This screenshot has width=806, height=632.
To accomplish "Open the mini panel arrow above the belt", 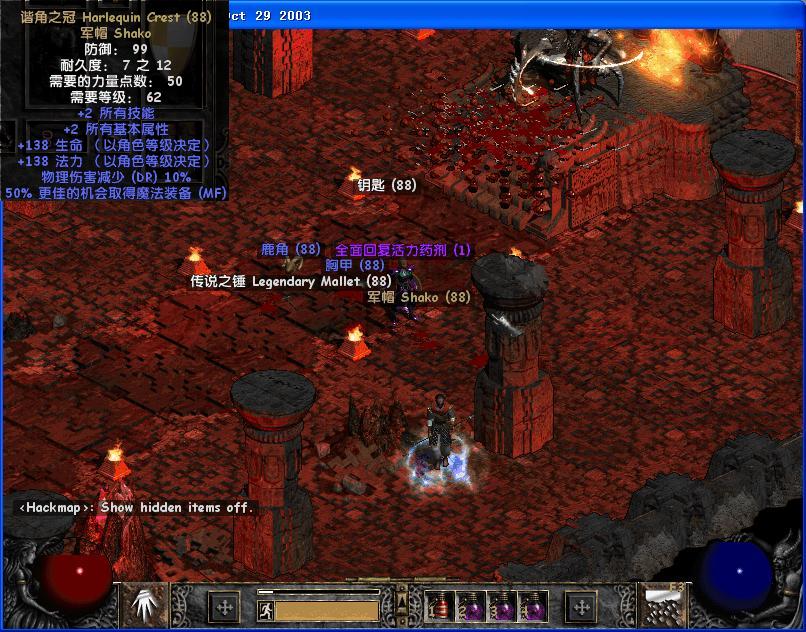I will point(403,600).
